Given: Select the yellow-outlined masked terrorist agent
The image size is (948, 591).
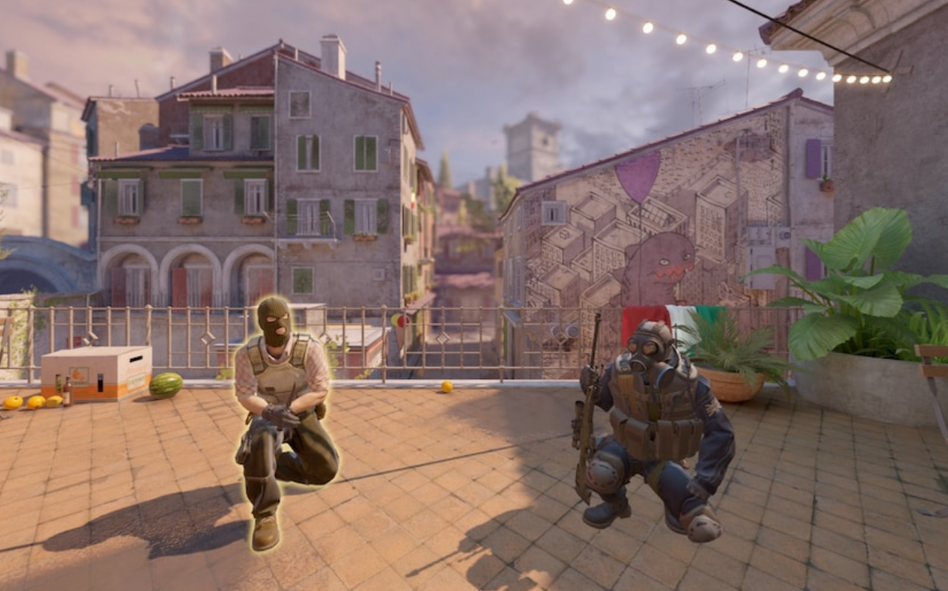Looking at the screenshot, I should pyautogui.click(x=280, y=410).
